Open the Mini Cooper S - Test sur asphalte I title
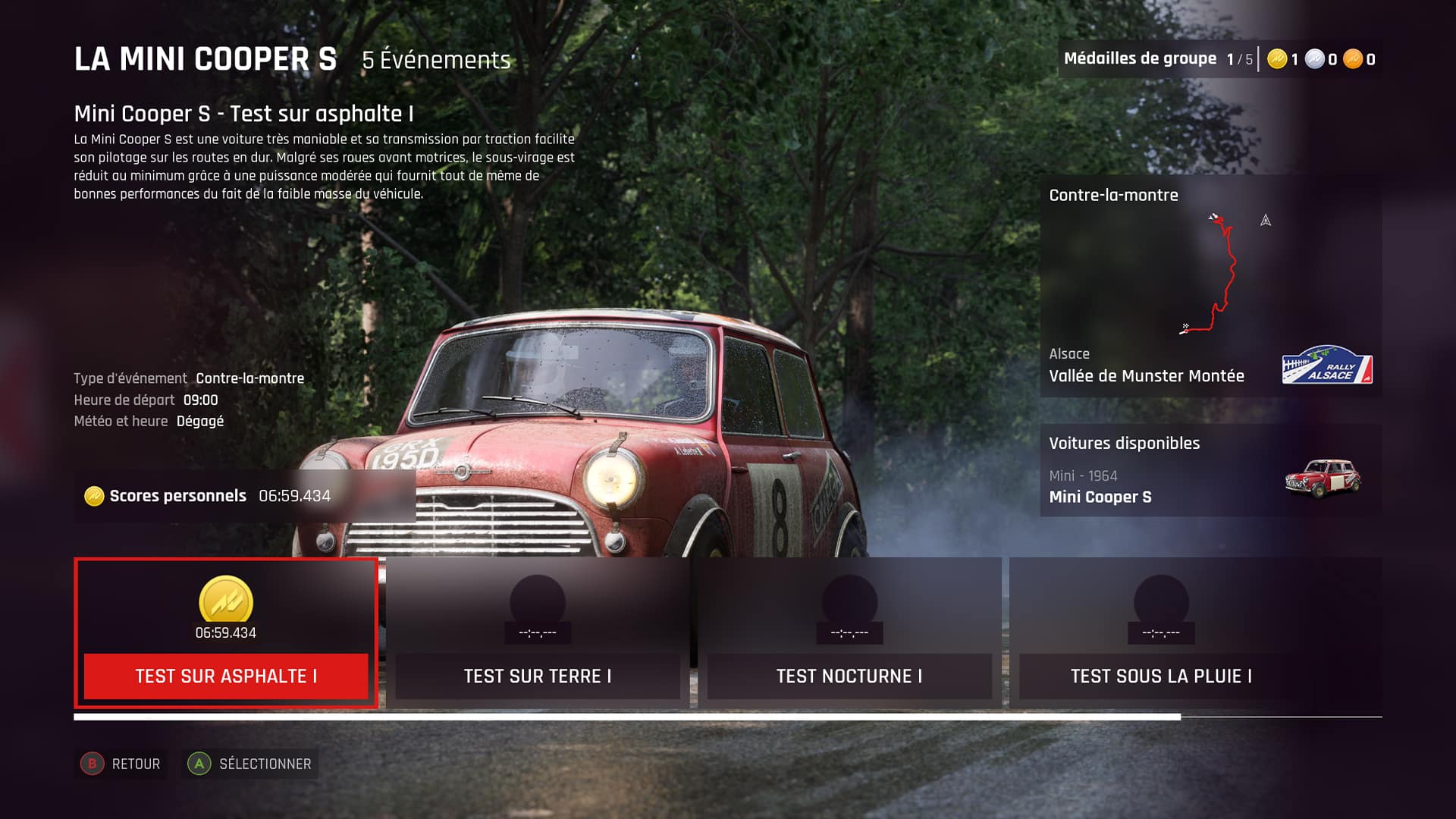1456x819 pixels. click(243, 114)
